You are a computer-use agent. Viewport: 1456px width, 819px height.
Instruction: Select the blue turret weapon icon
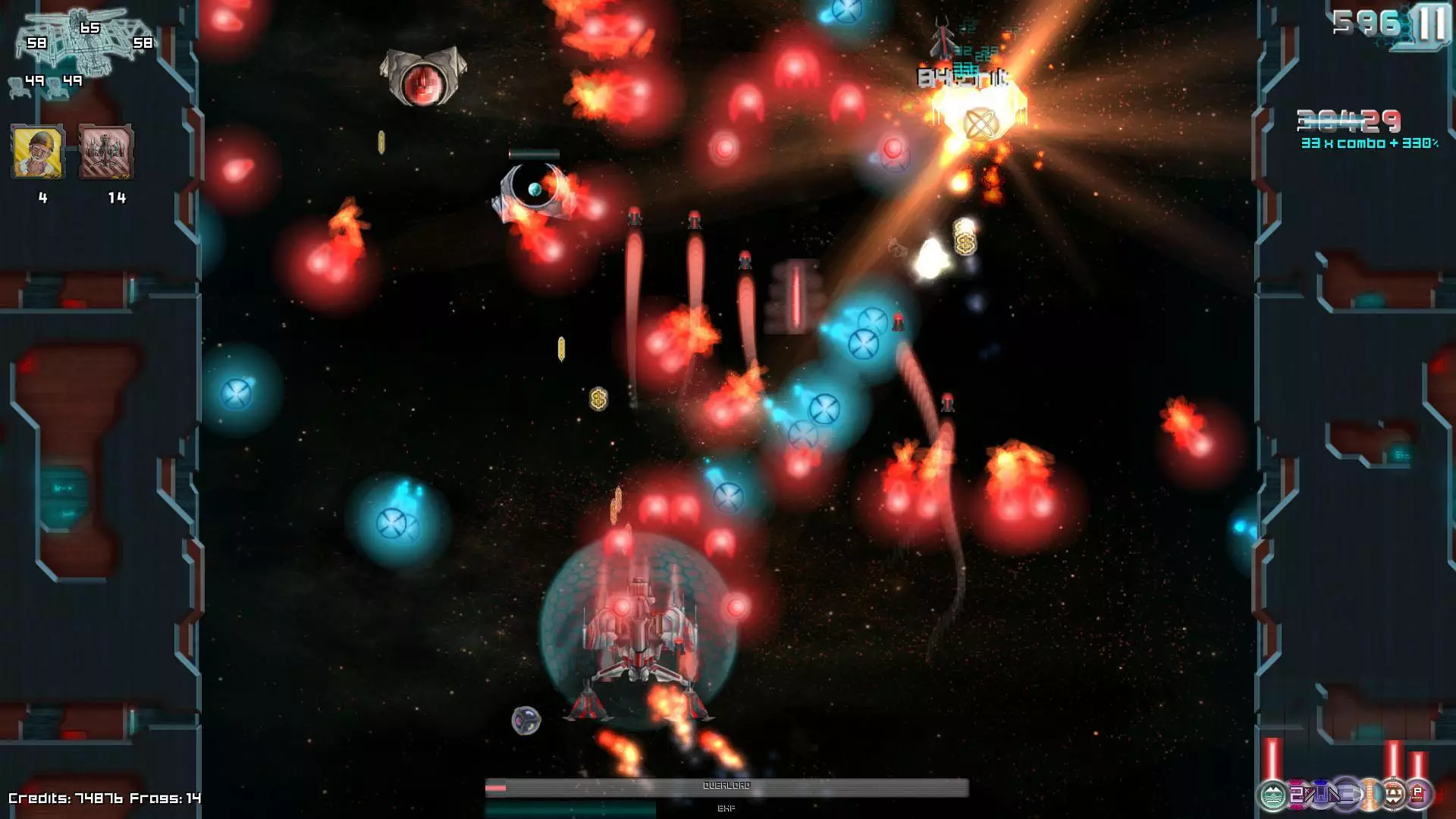(x=1322, y=792)
